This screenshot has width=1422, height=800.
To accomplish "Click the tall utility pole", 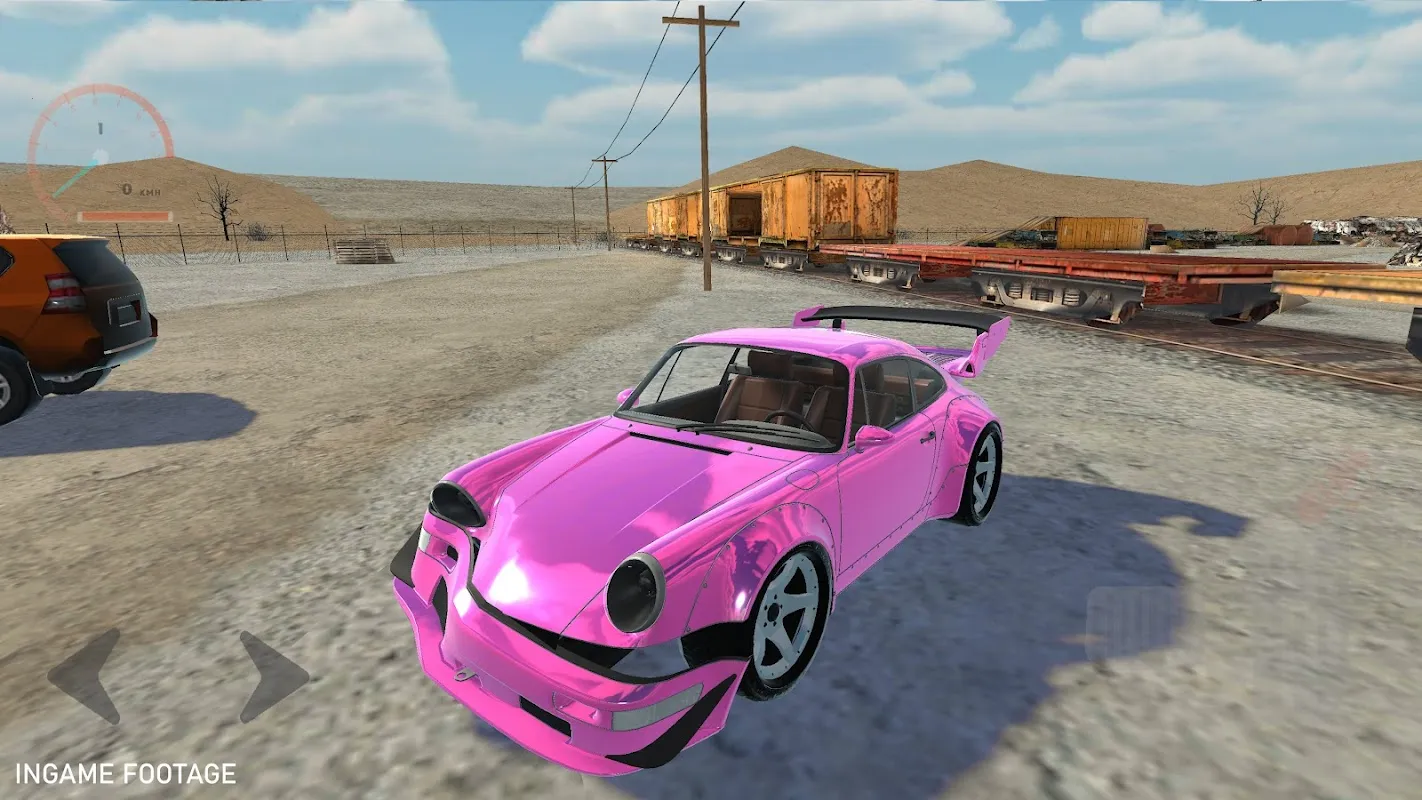I will click(703, 120).
